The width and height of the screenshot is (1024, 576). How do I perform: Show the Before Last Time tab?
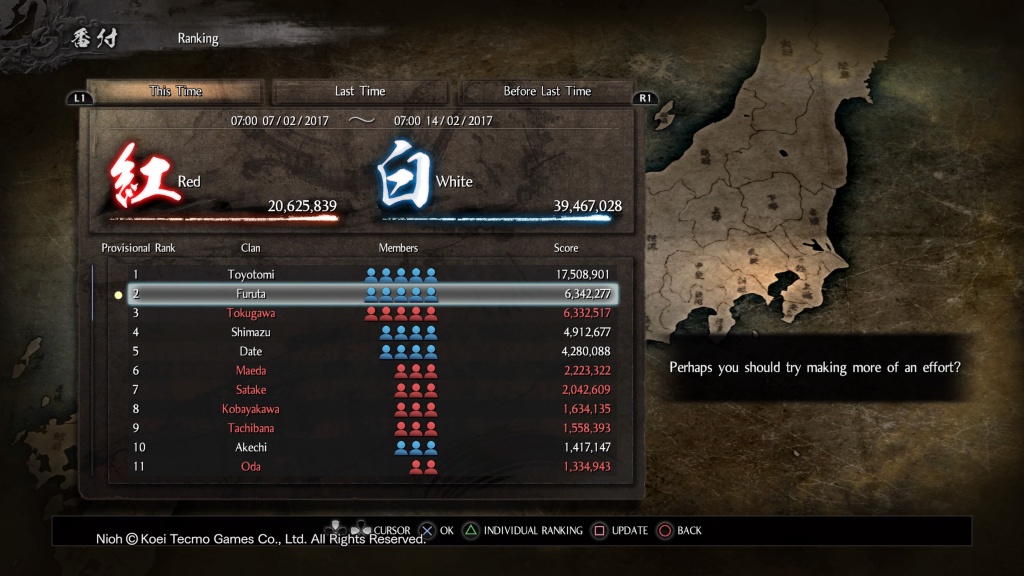pos(547,91)
